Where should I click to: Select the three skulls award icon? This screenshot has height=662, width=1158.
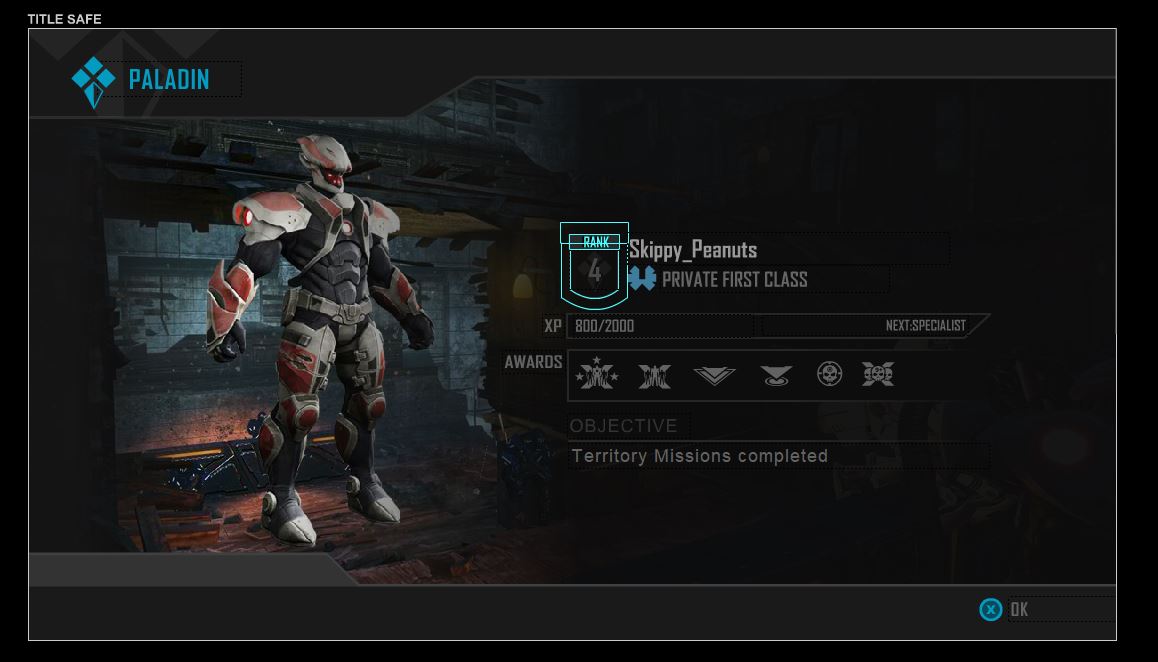click(878, 374)
